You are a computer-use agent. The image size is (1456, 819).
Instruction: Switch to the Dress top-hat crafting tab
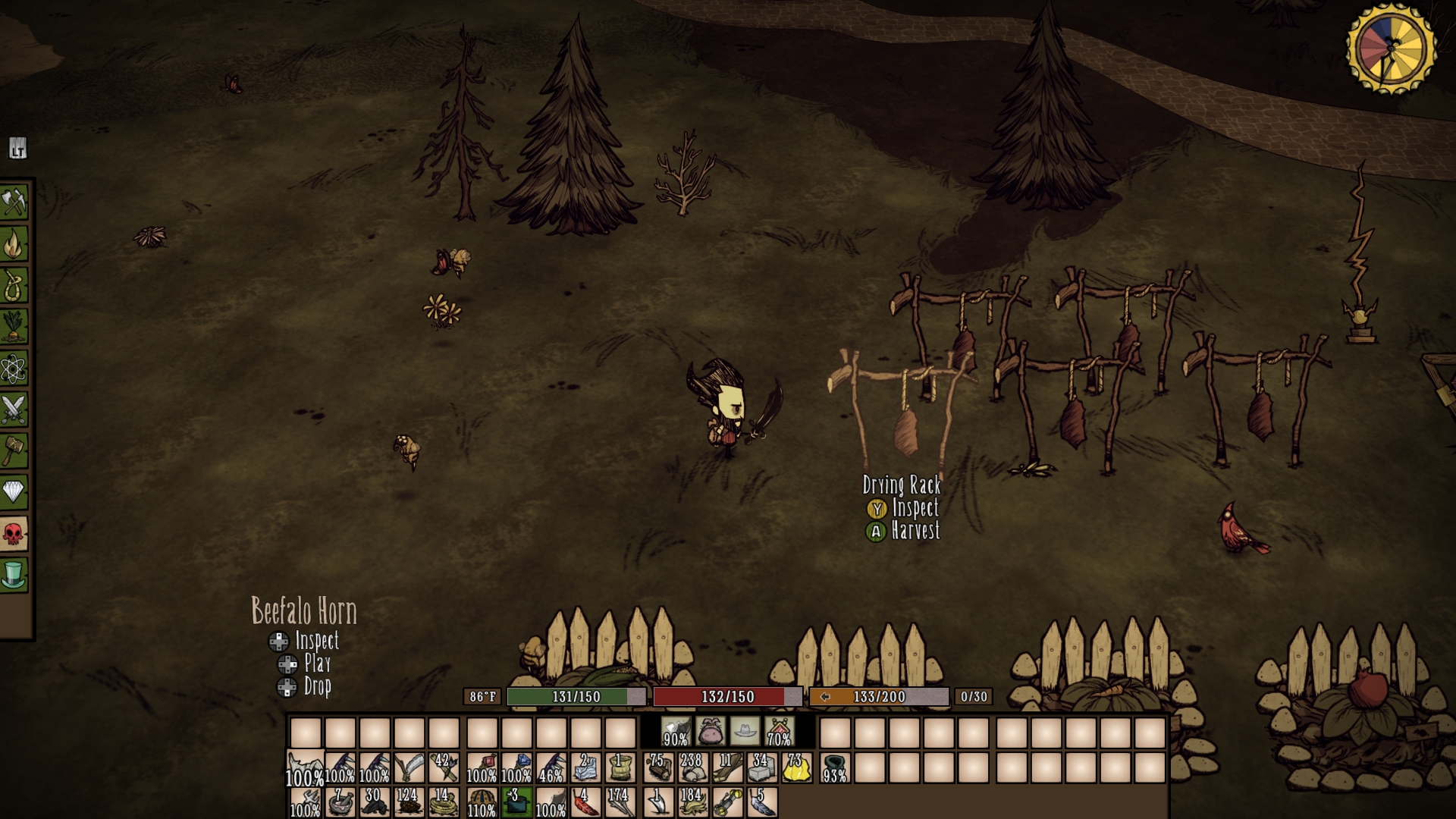[14, 575]
